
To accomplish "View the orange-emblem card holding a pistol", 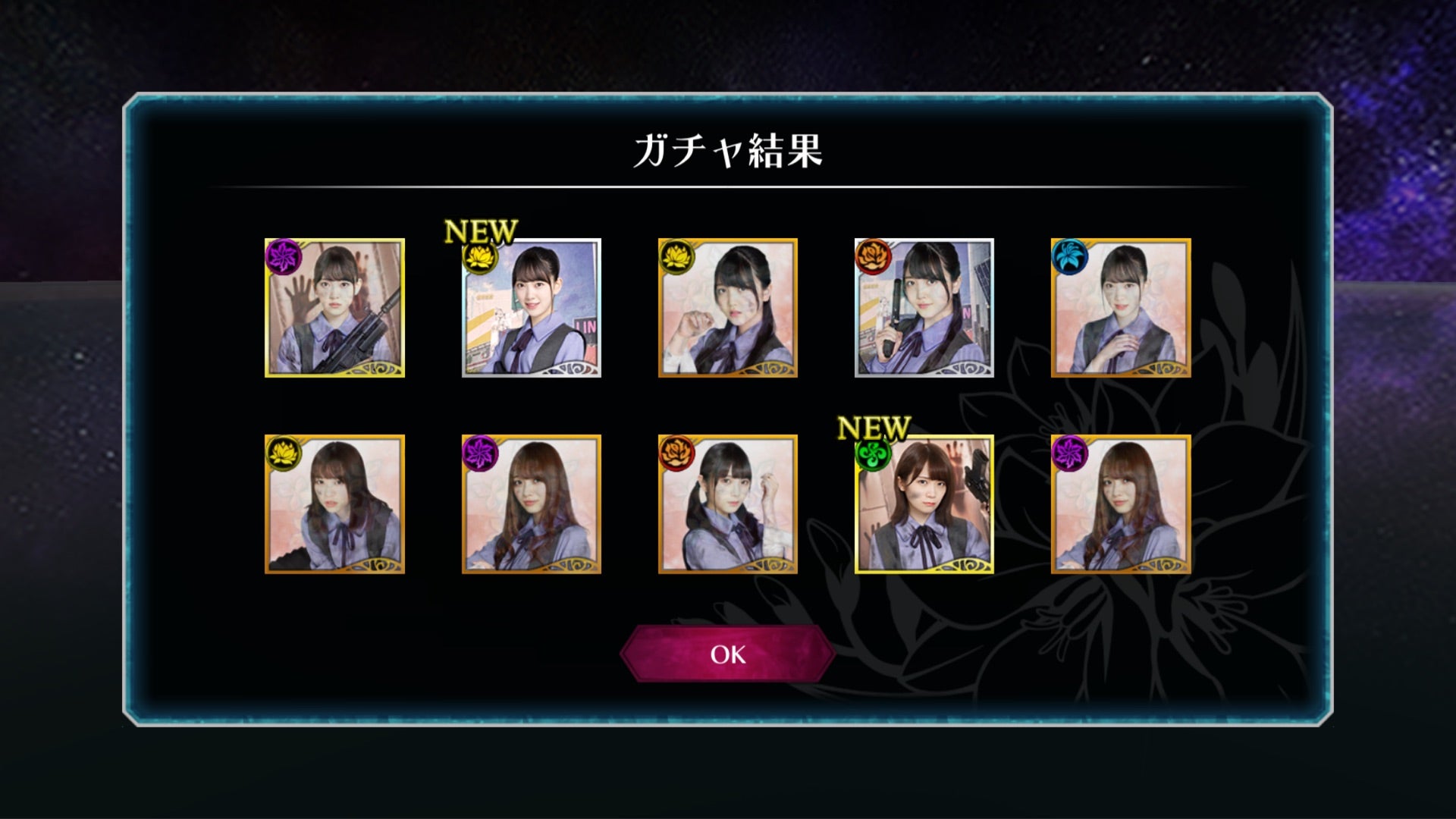I will [x=924, y=308].
